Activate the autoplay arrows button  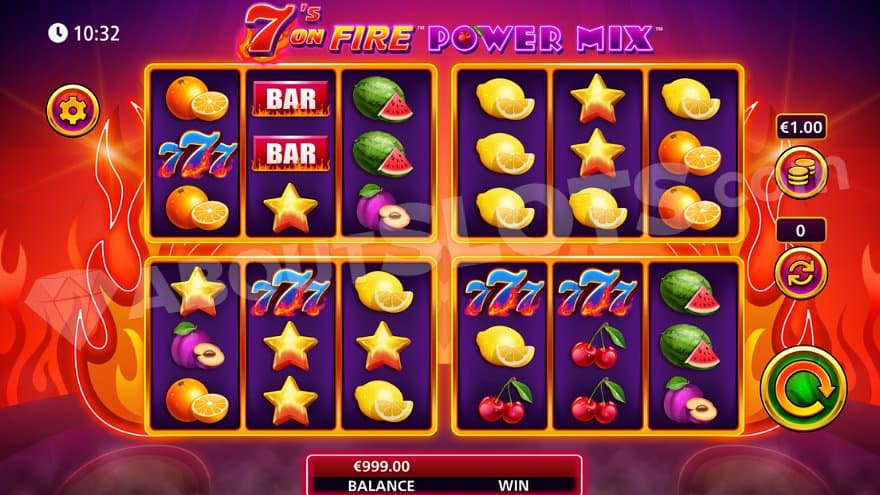click(x=801, y=273)
